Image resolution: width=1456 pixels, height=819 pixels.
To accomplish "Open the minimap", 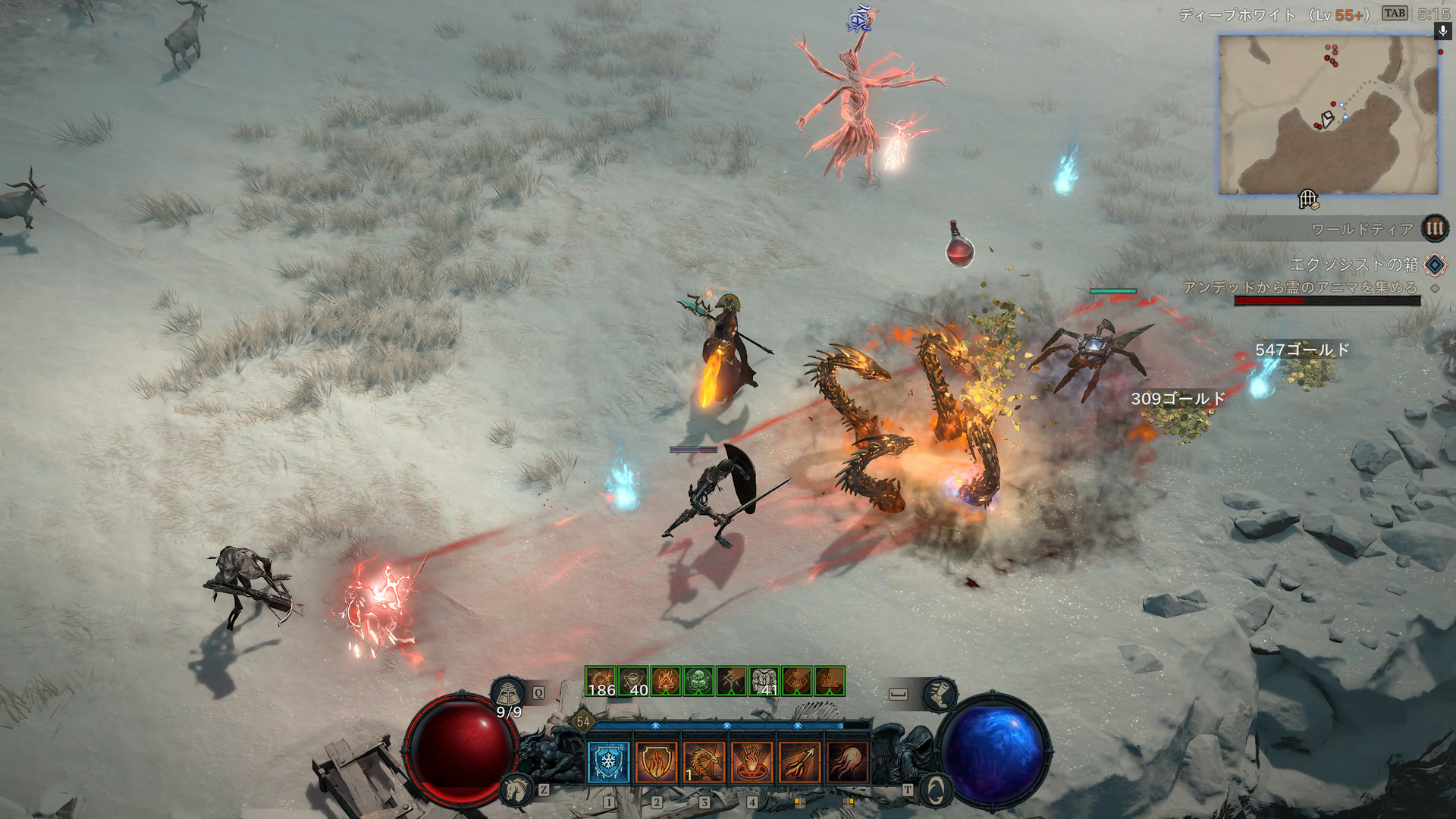I will pyautogui.click(x=1328, y=115).
